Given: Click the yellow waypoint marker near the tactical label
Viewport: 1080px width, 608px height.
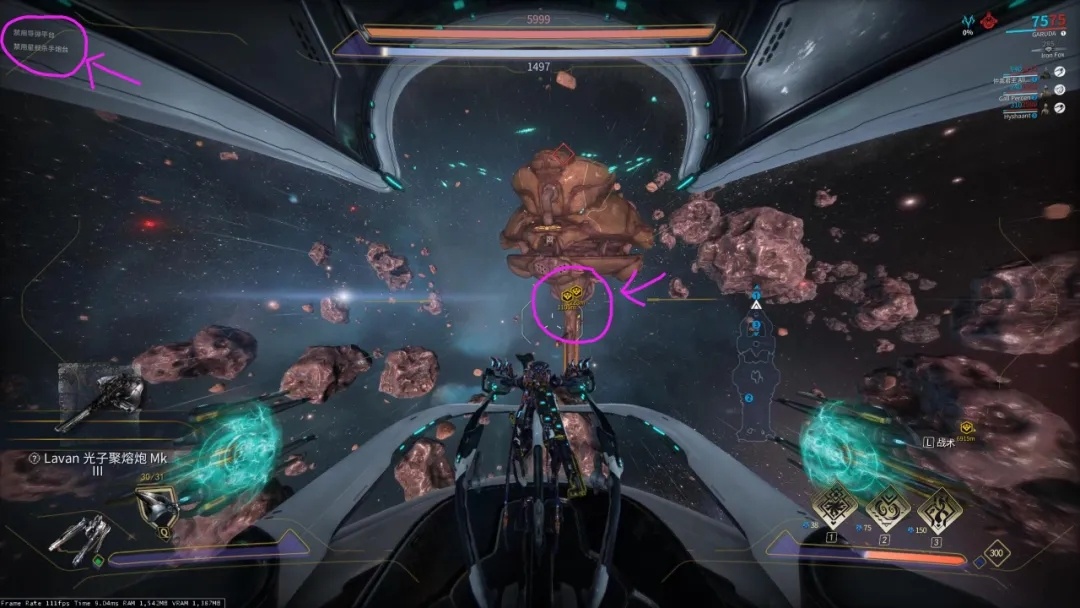Looking at the screenshot, I should pos(966,427).
